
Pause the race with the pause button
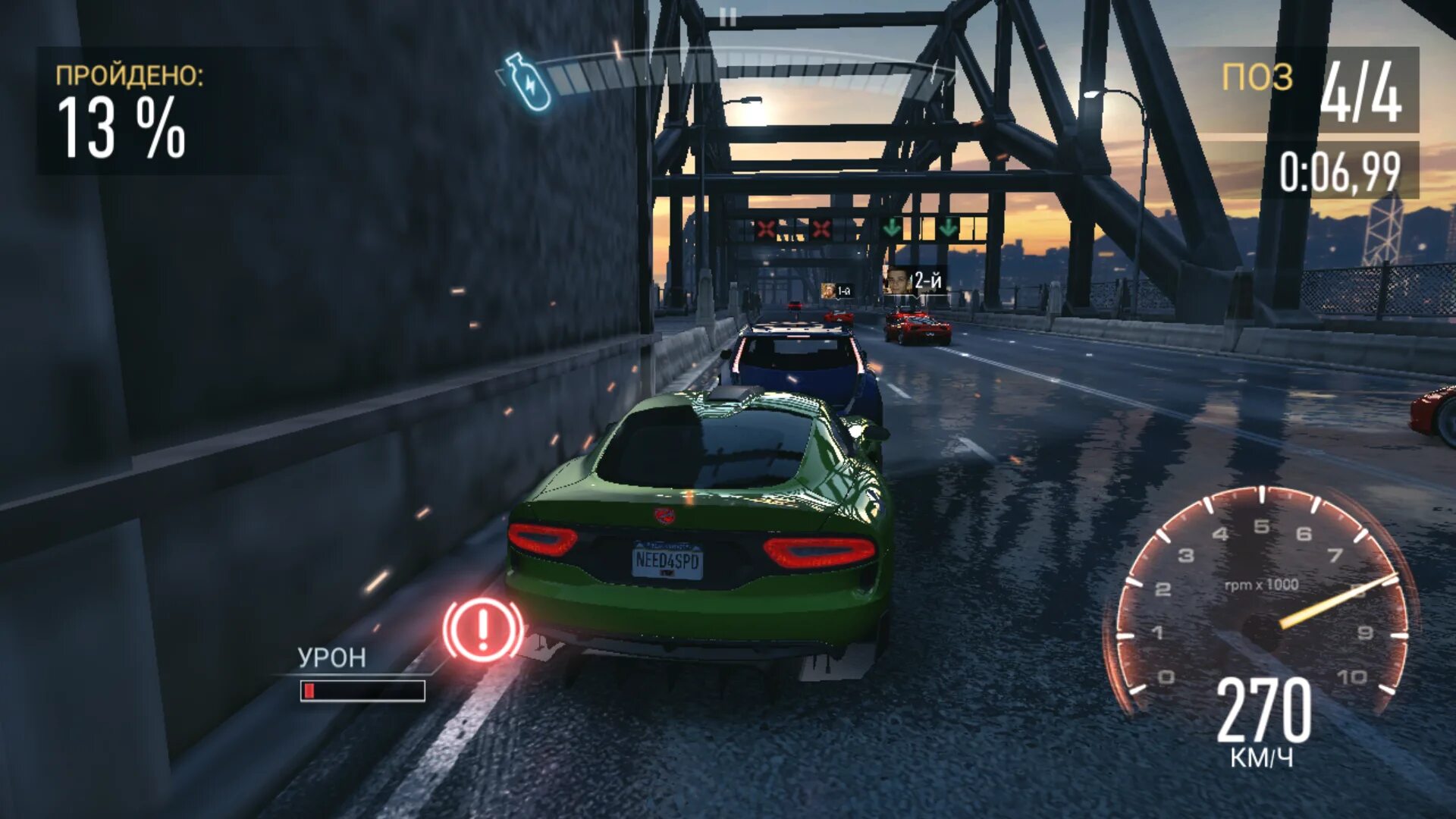click(x=728, y=17)
